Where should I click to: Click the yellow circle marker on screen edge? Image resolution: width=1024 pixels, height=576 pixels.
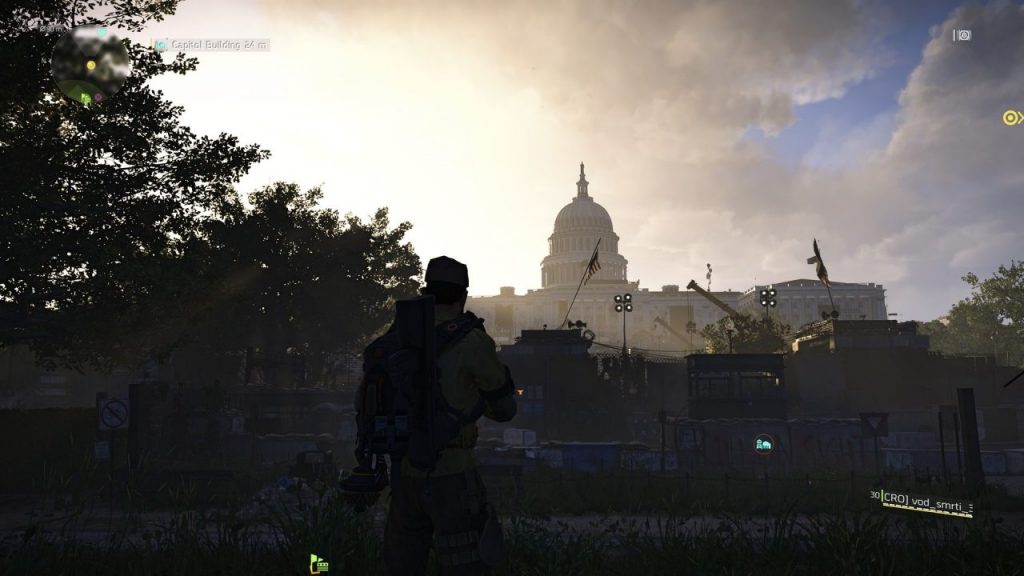point(1012,118)
